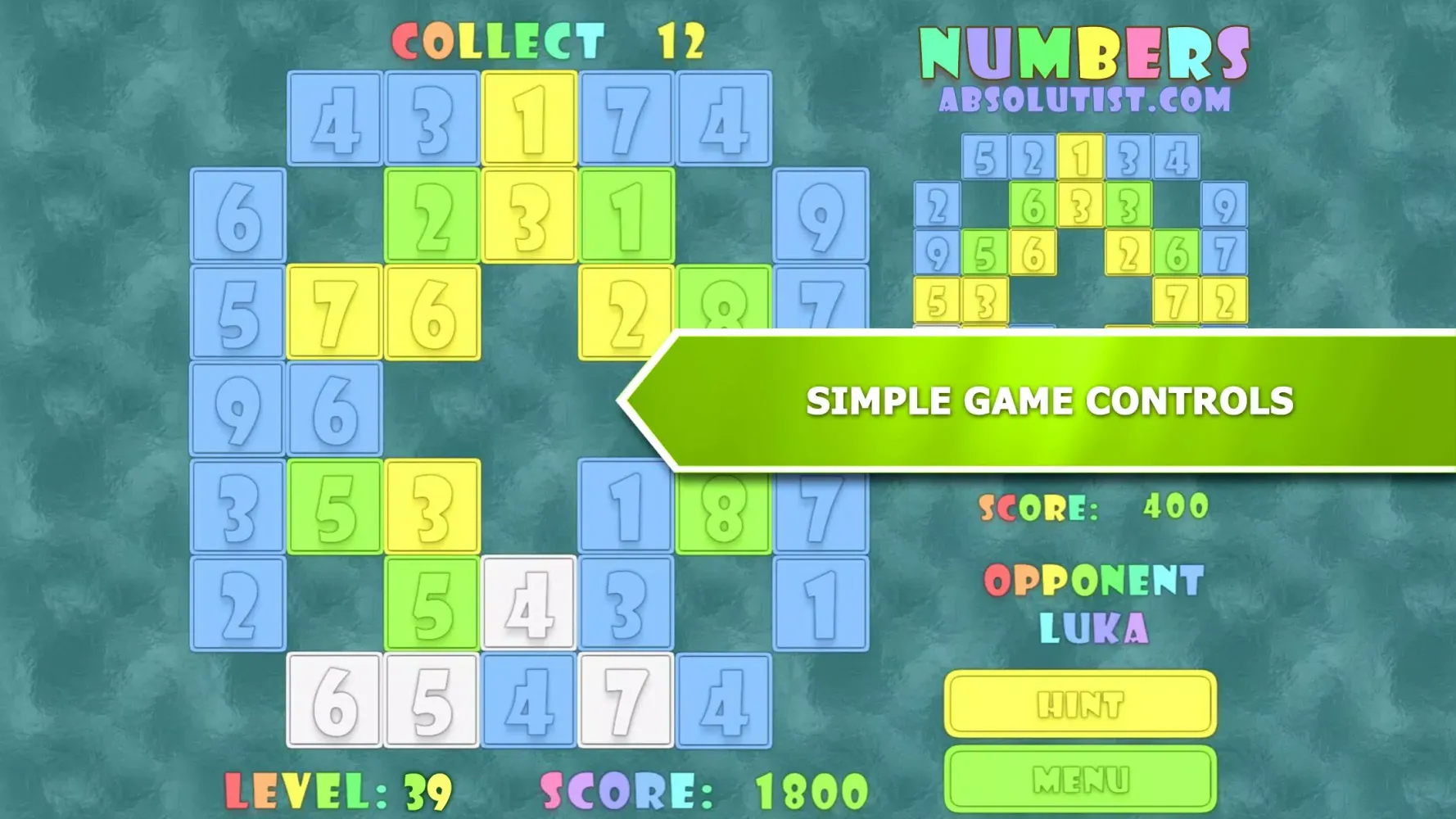Tap the SIMPLE GAME CONTROLS banner
The height and width of the screenshot is (819, 1456).
(1048, 401)
